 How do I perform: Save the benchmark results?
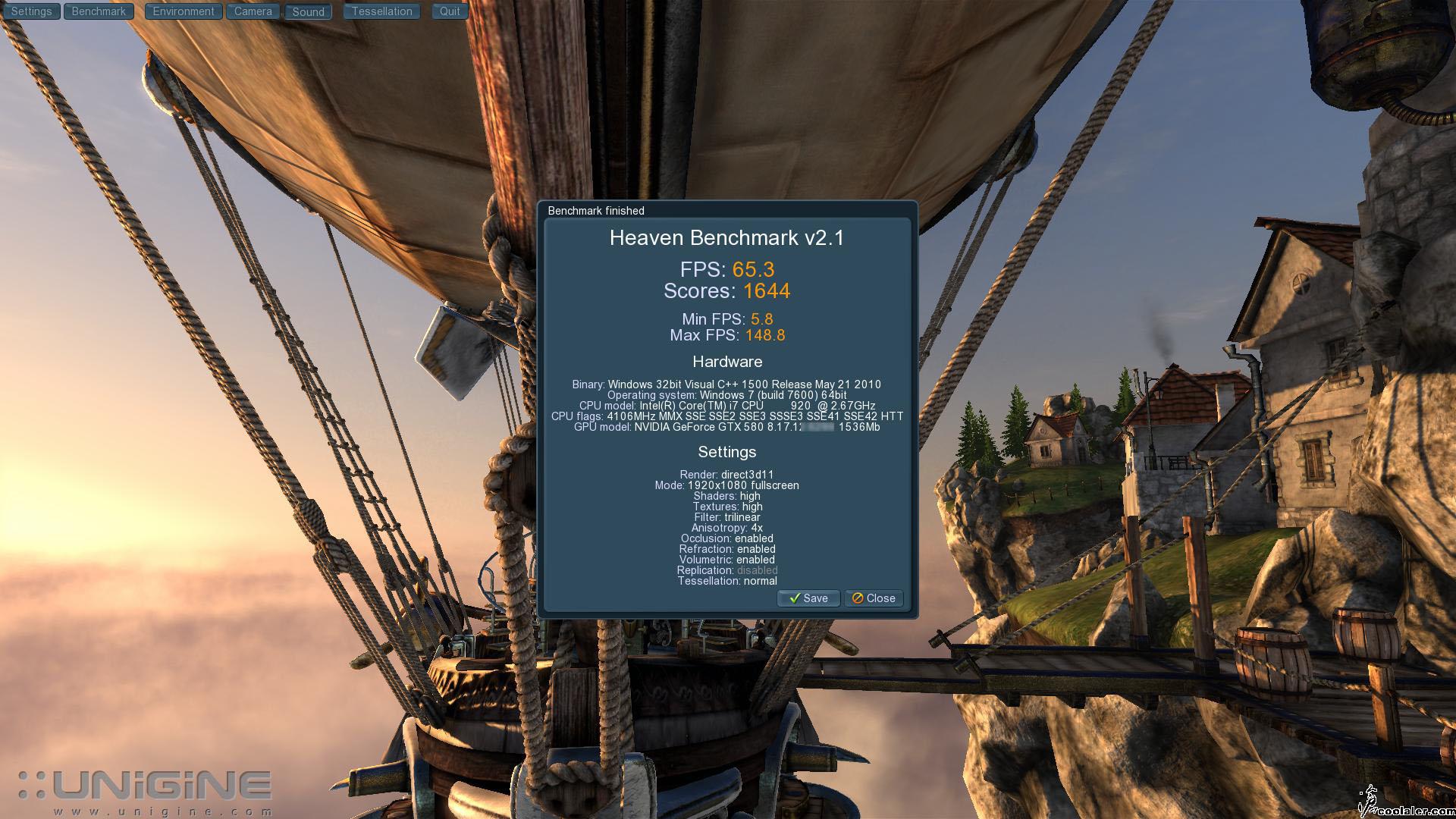pos(808,598)
